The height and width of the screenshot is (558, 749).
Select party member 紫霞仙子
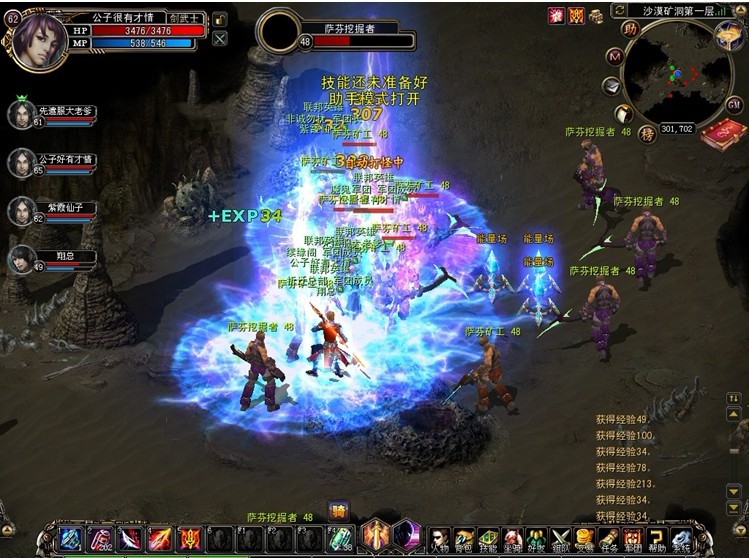[22, 211]
